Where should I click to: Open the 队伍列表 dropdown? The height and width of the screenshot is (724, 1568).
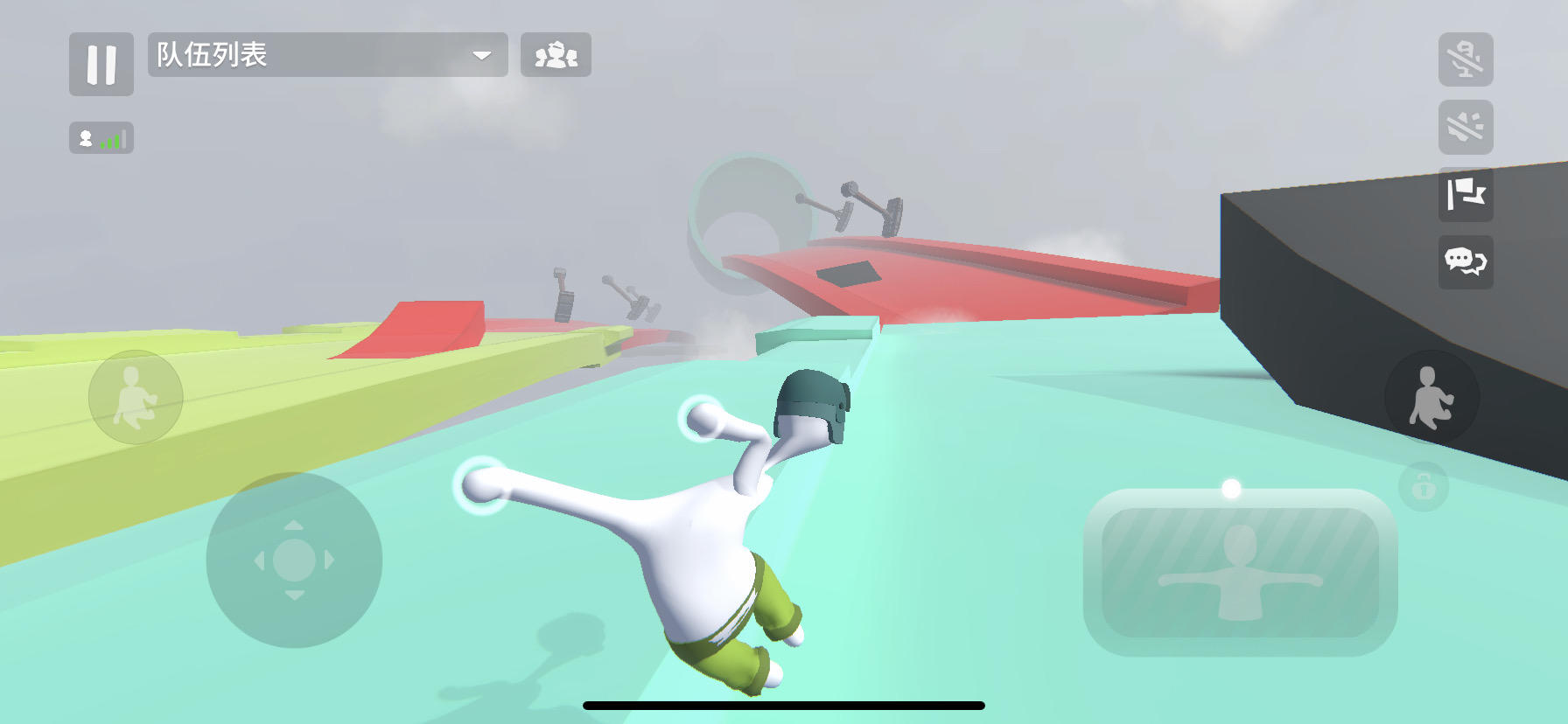pos(328,55)
